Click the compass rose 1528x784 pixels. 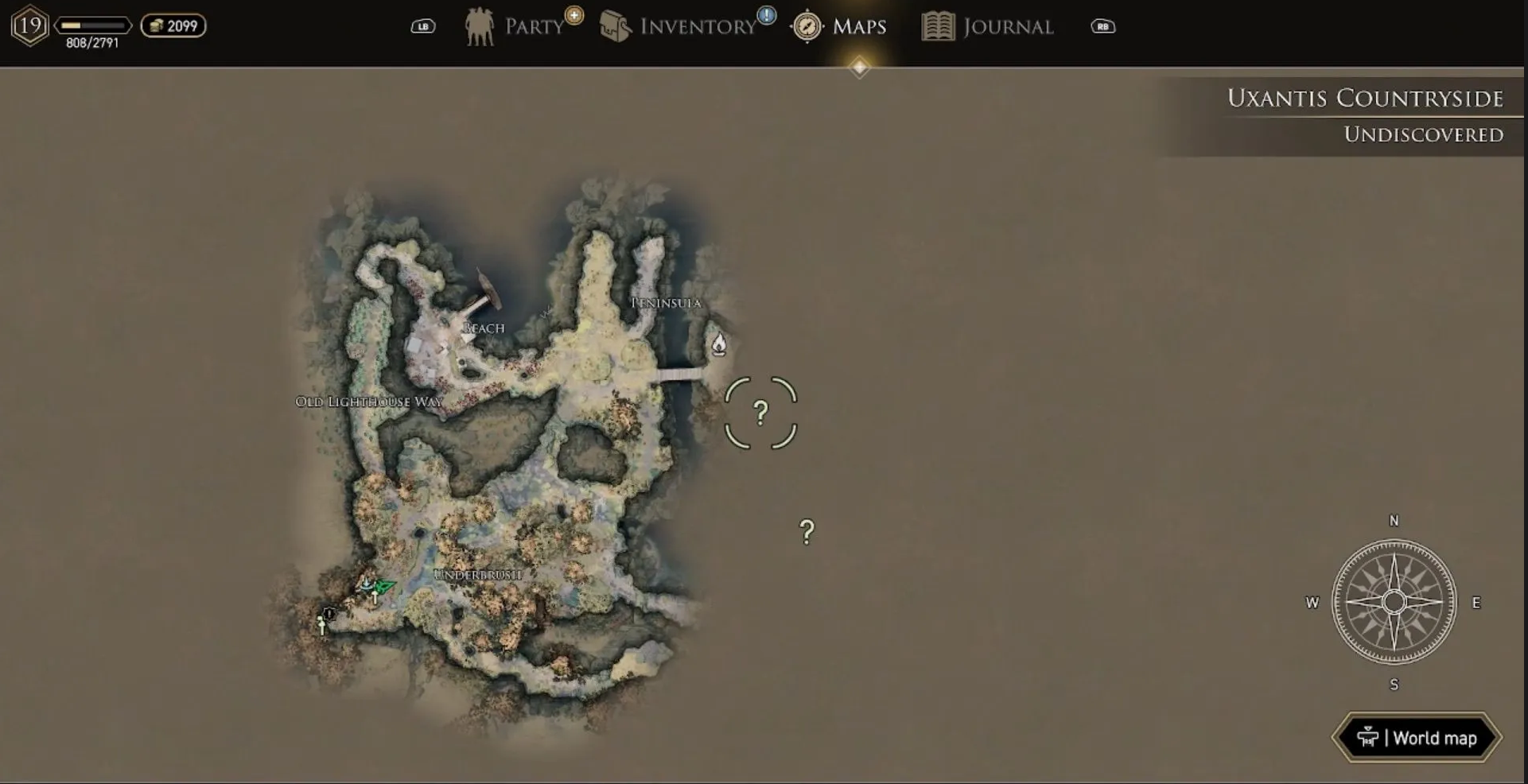1394,602
